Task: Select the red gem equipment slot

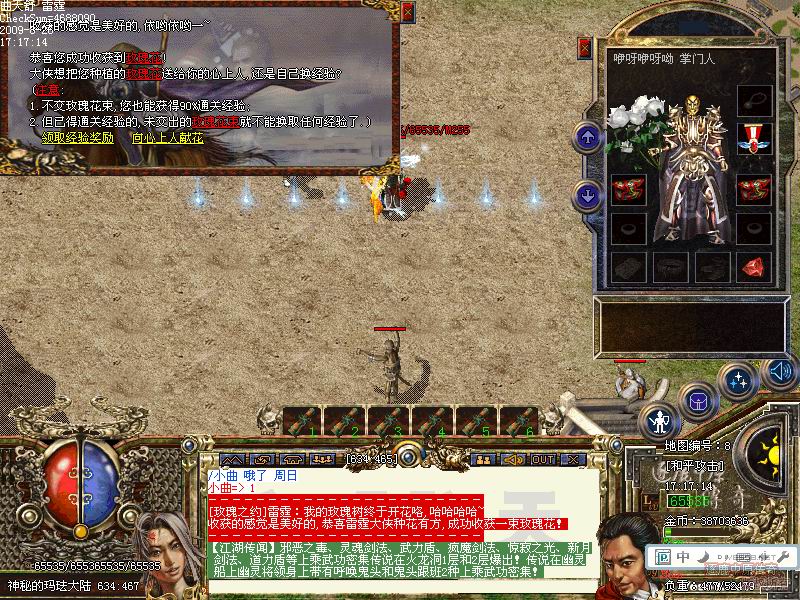Action: (753, 267)
